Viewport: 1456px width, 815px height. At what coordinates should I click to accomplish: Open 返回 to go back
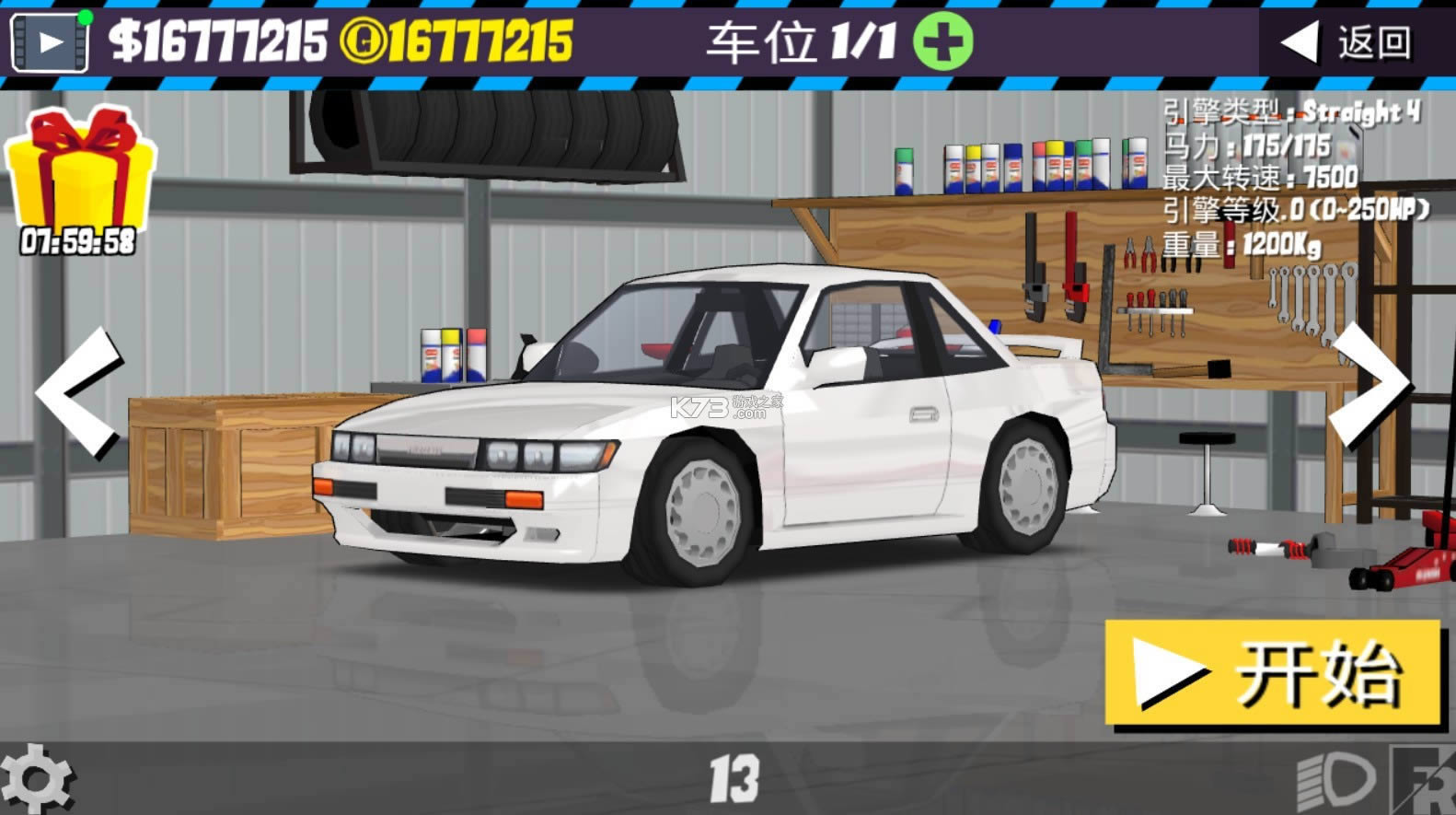coord(1362,40)
